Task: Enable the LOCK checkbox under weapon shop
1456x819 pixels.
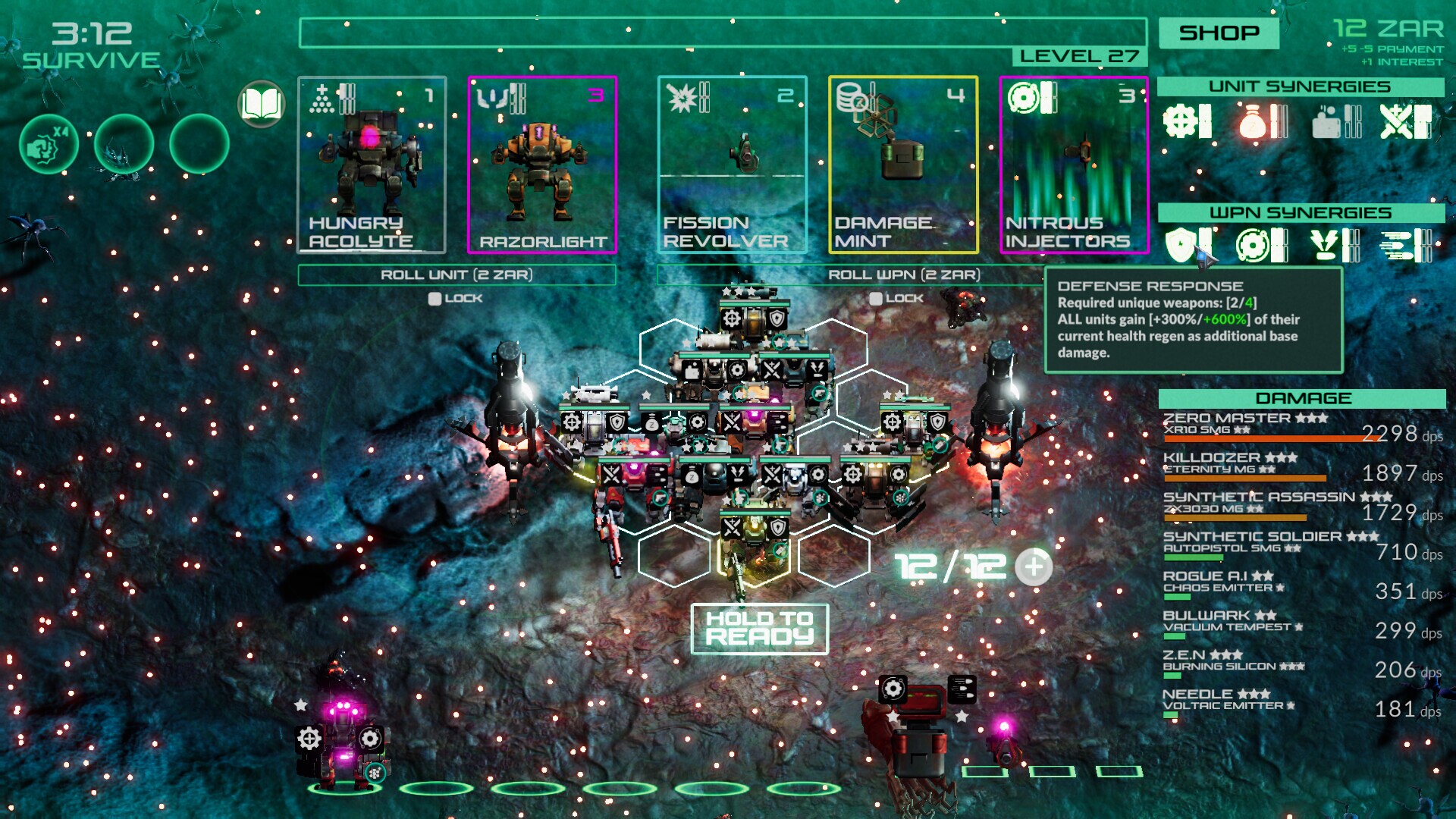Action: pyautogui.click(x=877, y=298)
